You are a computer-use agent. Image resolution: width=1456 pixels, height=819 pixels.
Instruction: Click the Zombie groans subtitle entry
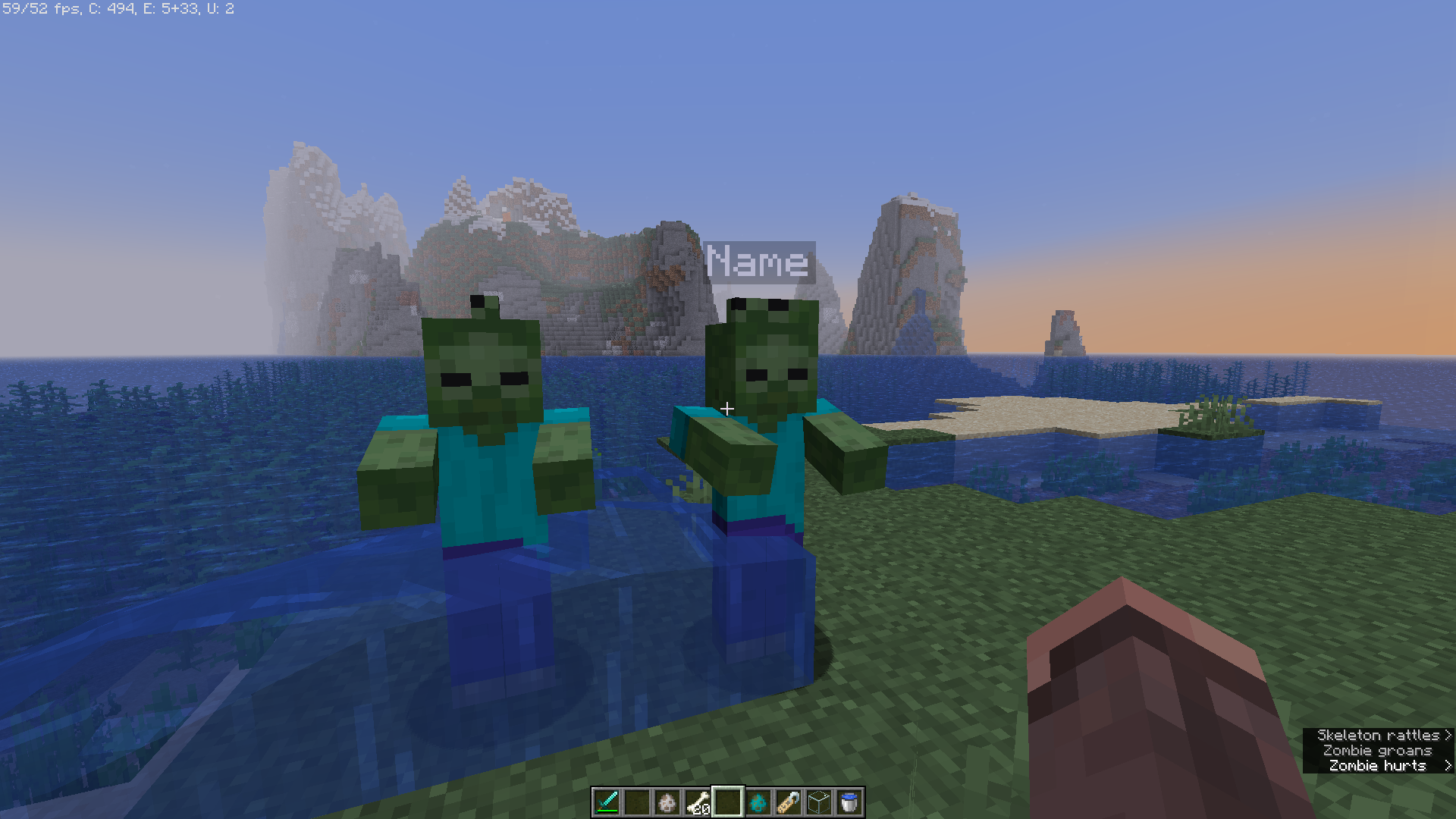click(x=1379, y=751)
